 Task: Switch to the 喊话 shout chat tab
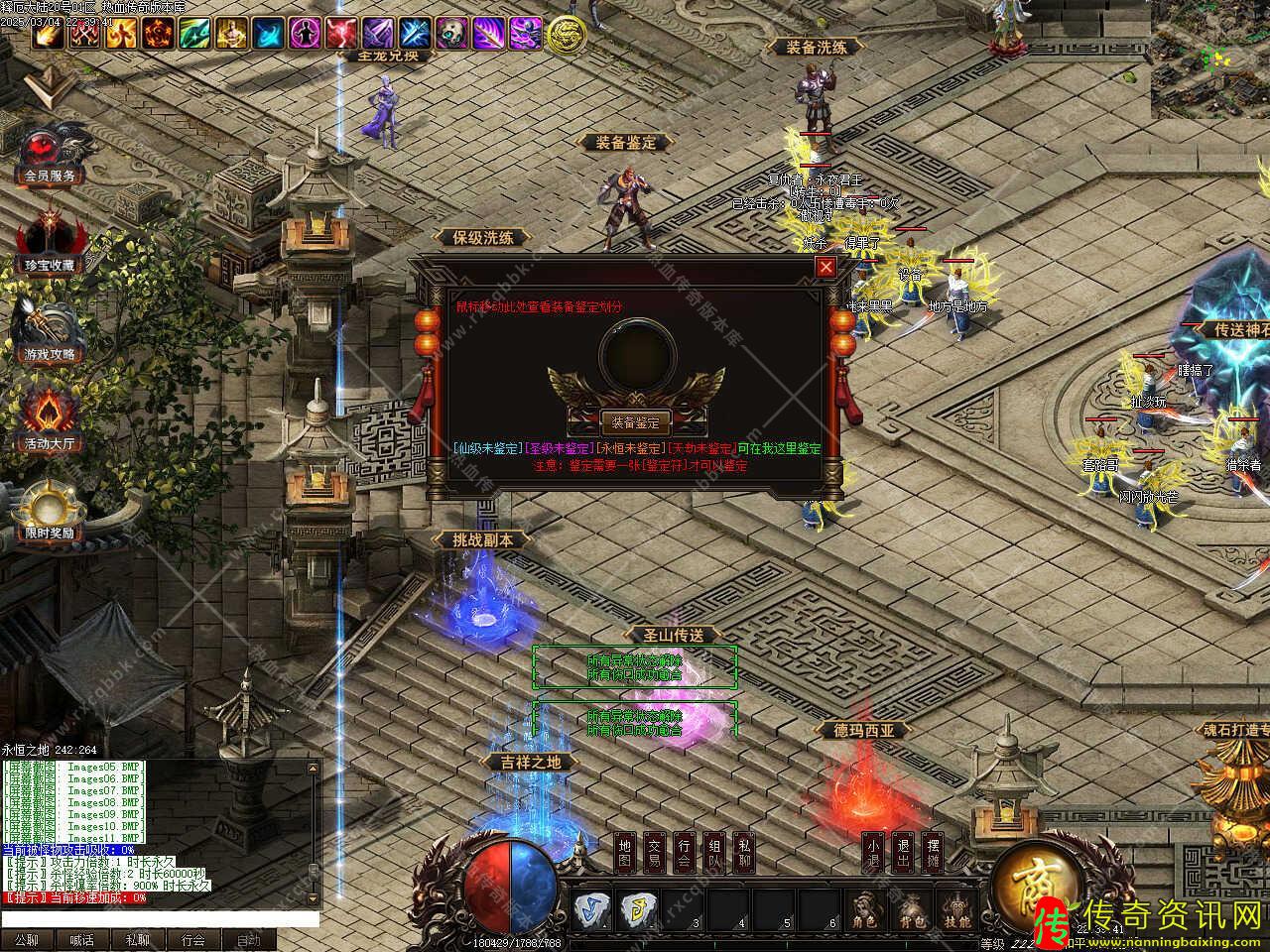tap(81, 940)
